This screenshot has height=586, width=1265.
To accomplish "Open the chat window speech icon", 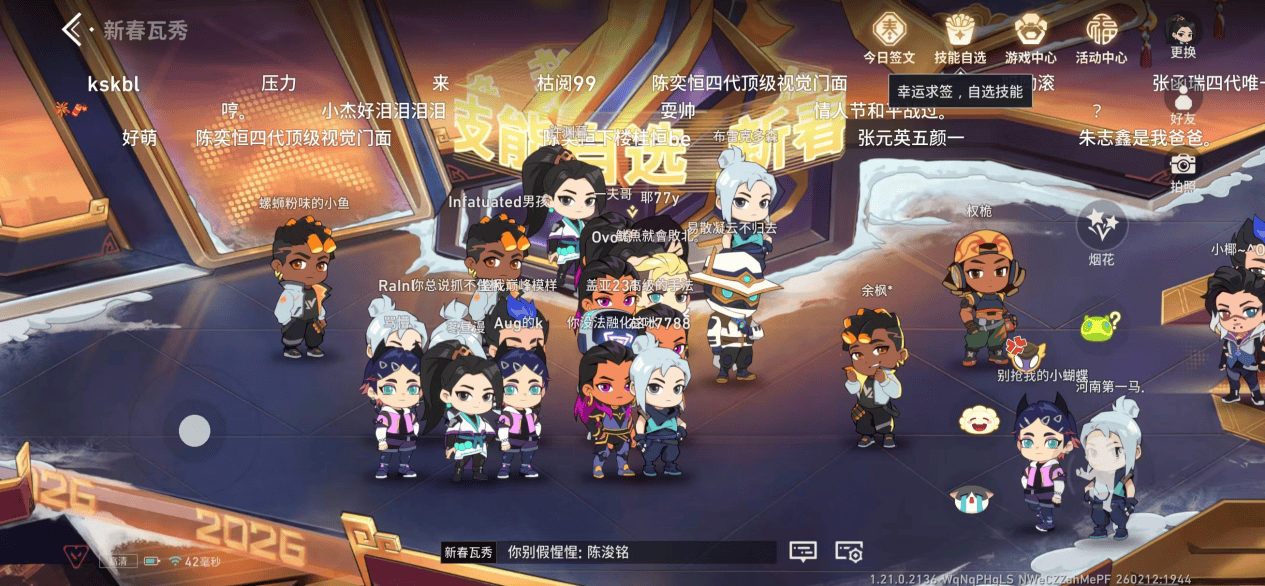I will (802, 552).
